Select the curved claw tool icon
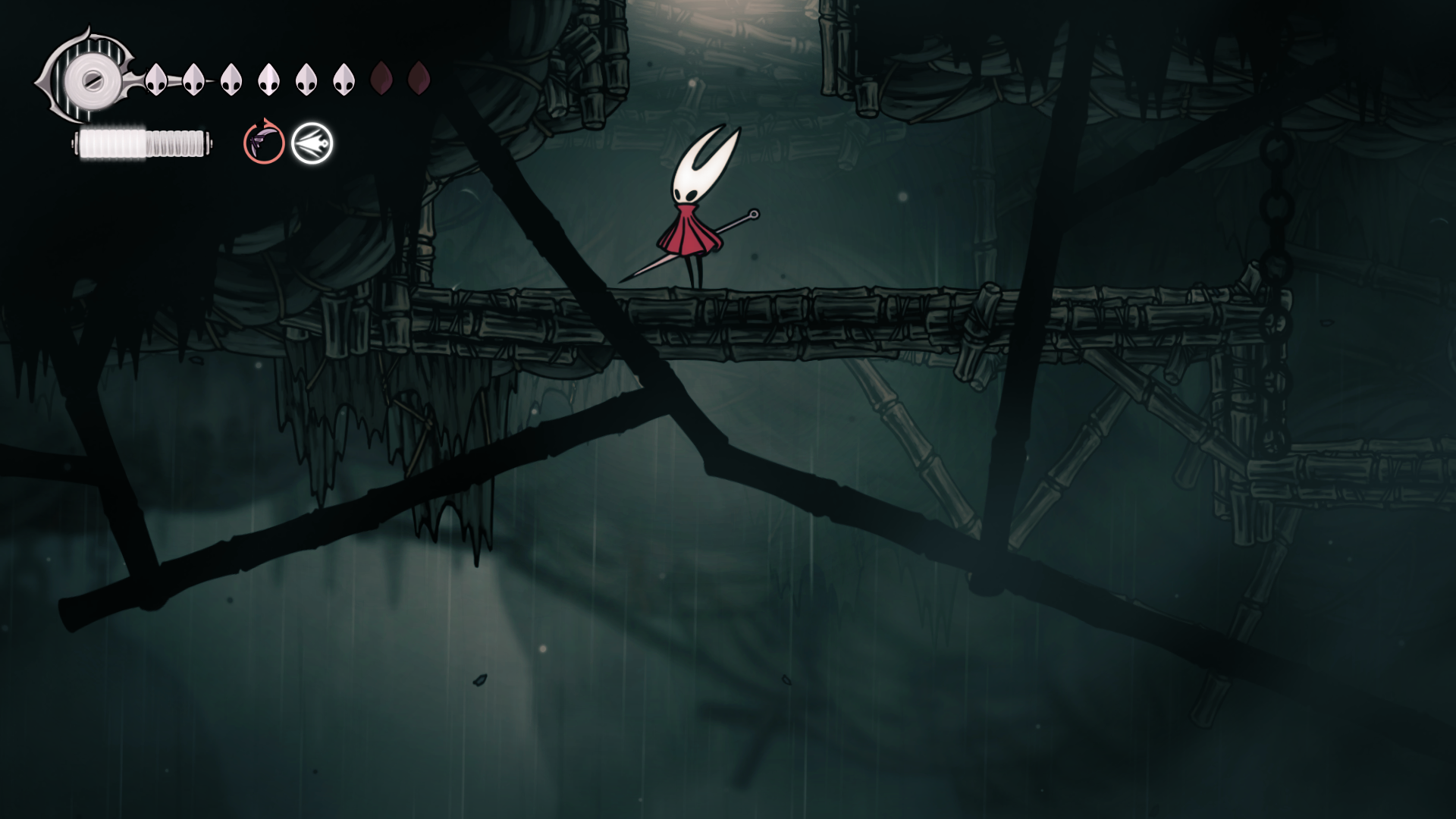The width and height of the screenshot is (1456, 819). click(264, 142)
